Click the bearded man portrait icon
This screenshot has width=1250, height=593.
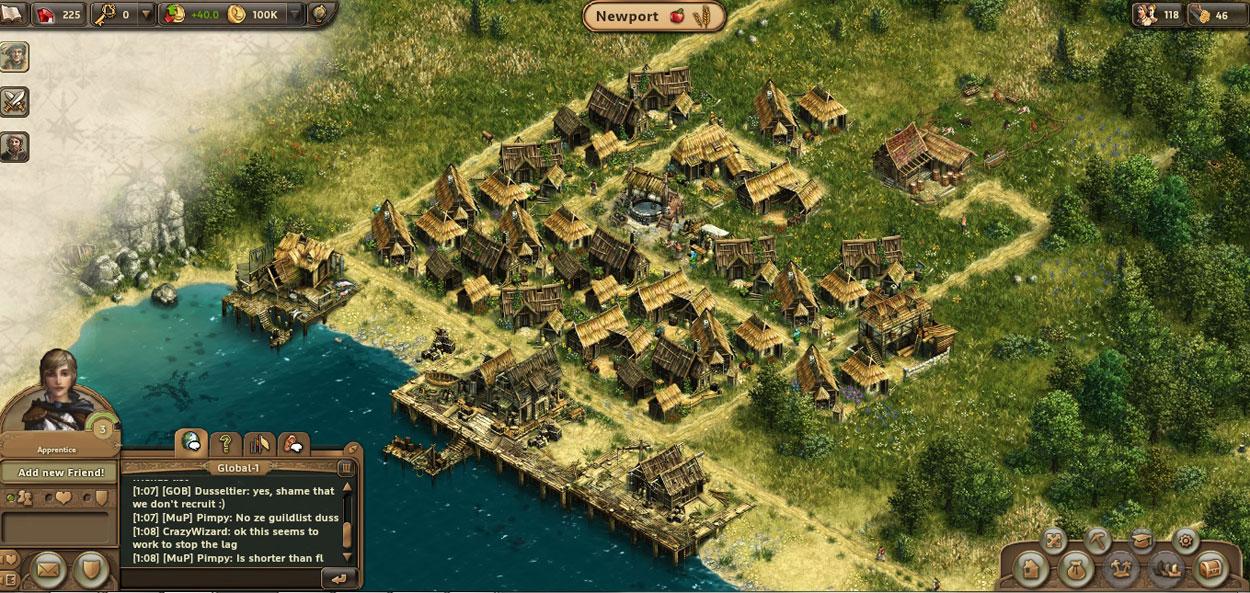point(15,146)
